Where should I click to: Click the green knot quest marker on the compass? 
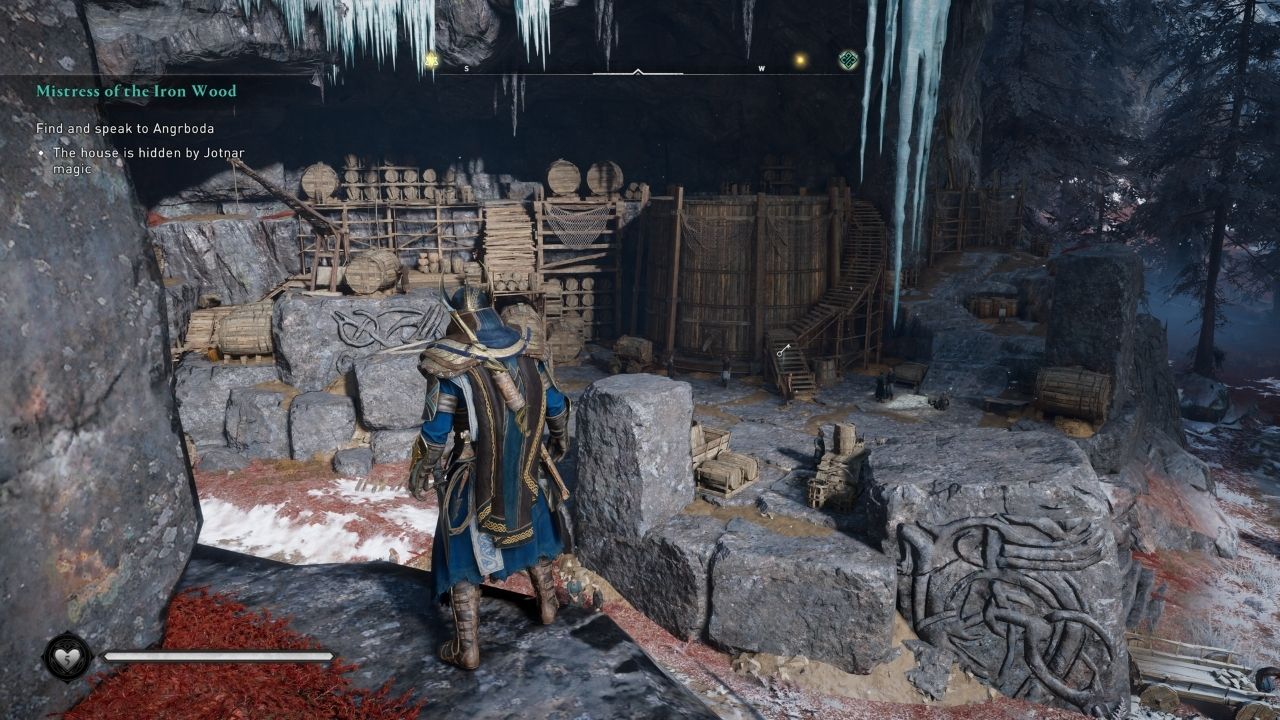tap(848, 60)
